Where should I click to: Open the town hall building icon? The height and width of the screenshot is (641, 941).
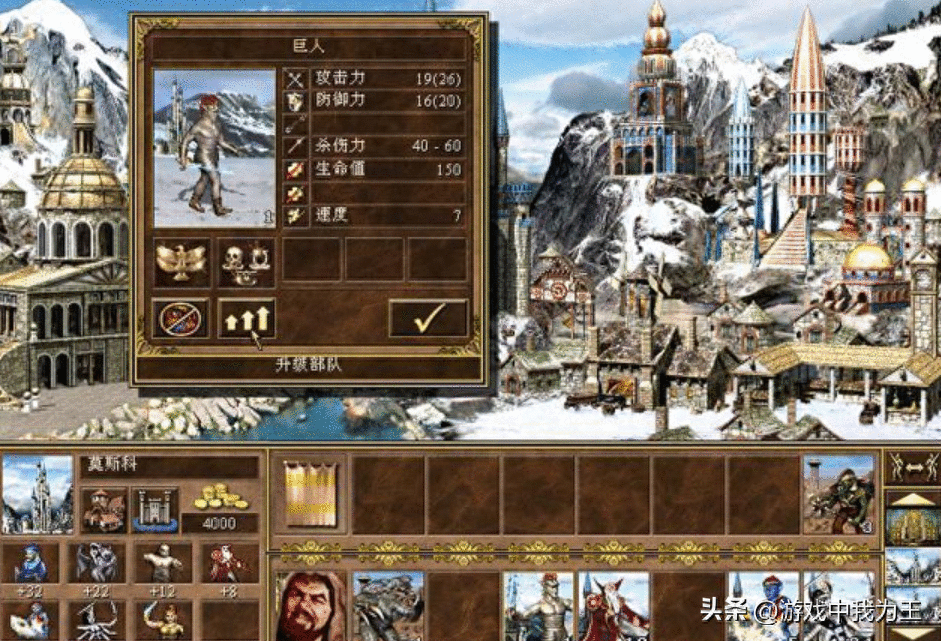104,509
